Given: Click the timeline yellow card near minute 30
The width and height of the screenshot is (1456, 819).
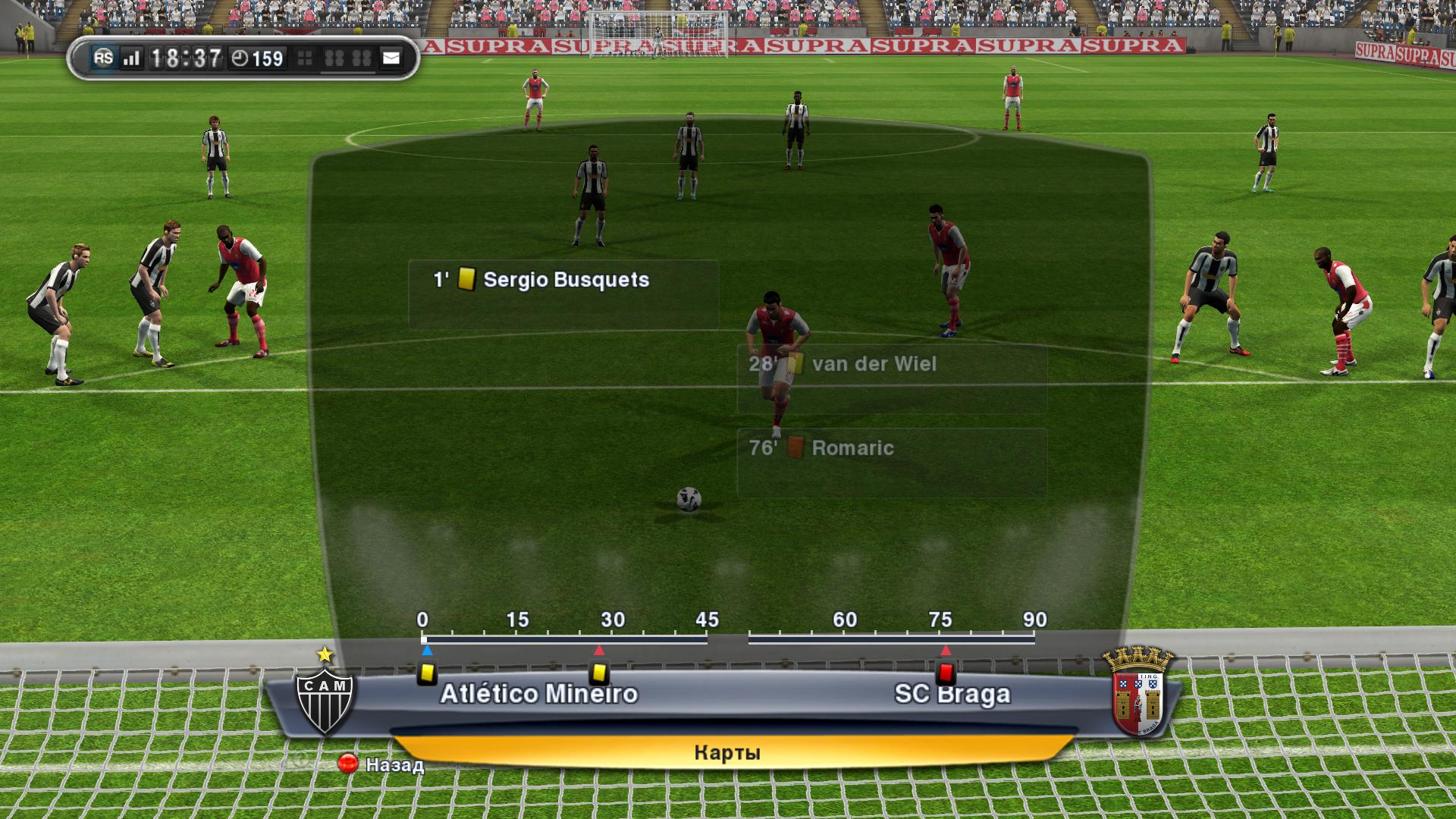Looking at the screenshot, I should coord(599,673).
